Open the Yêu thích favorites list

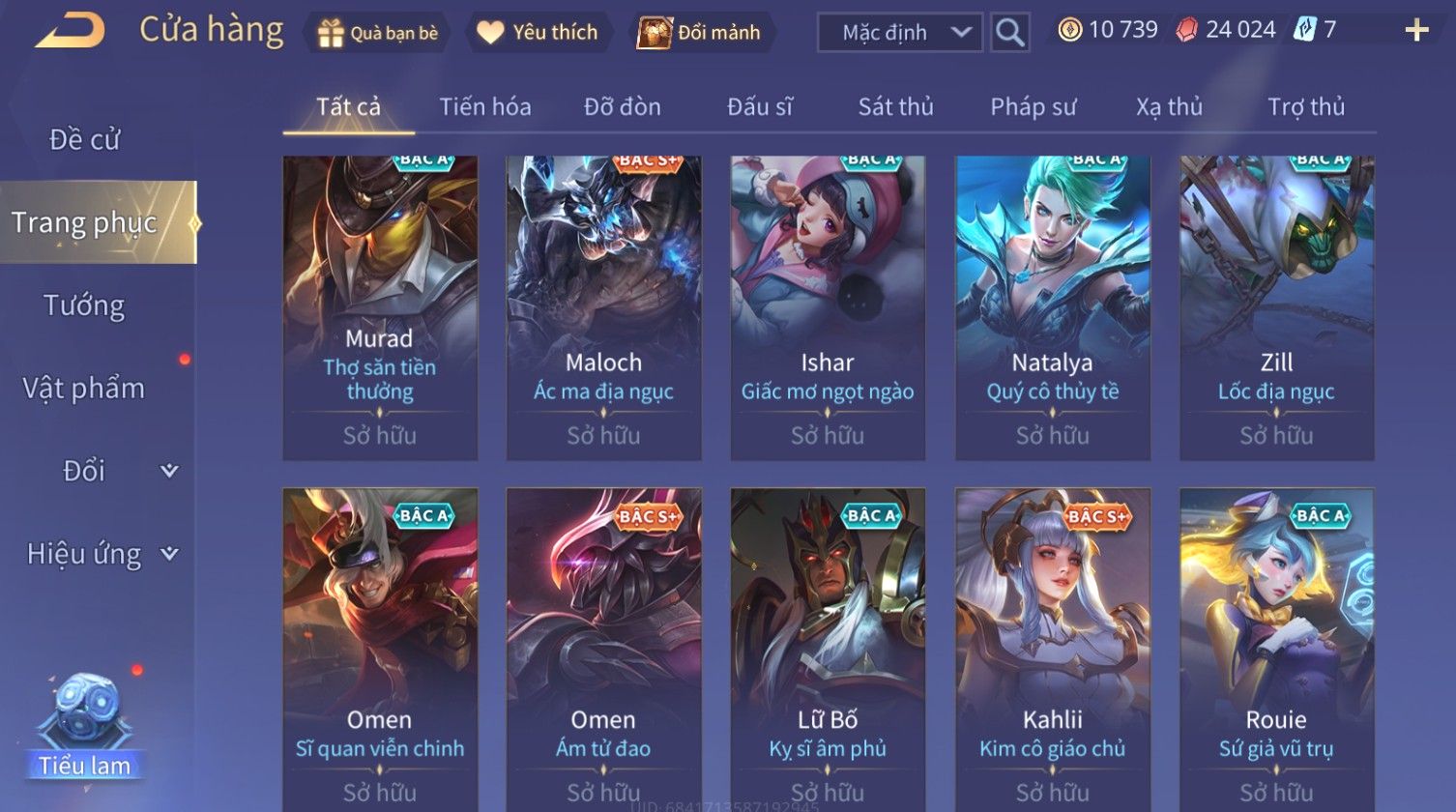coord(538,33)
